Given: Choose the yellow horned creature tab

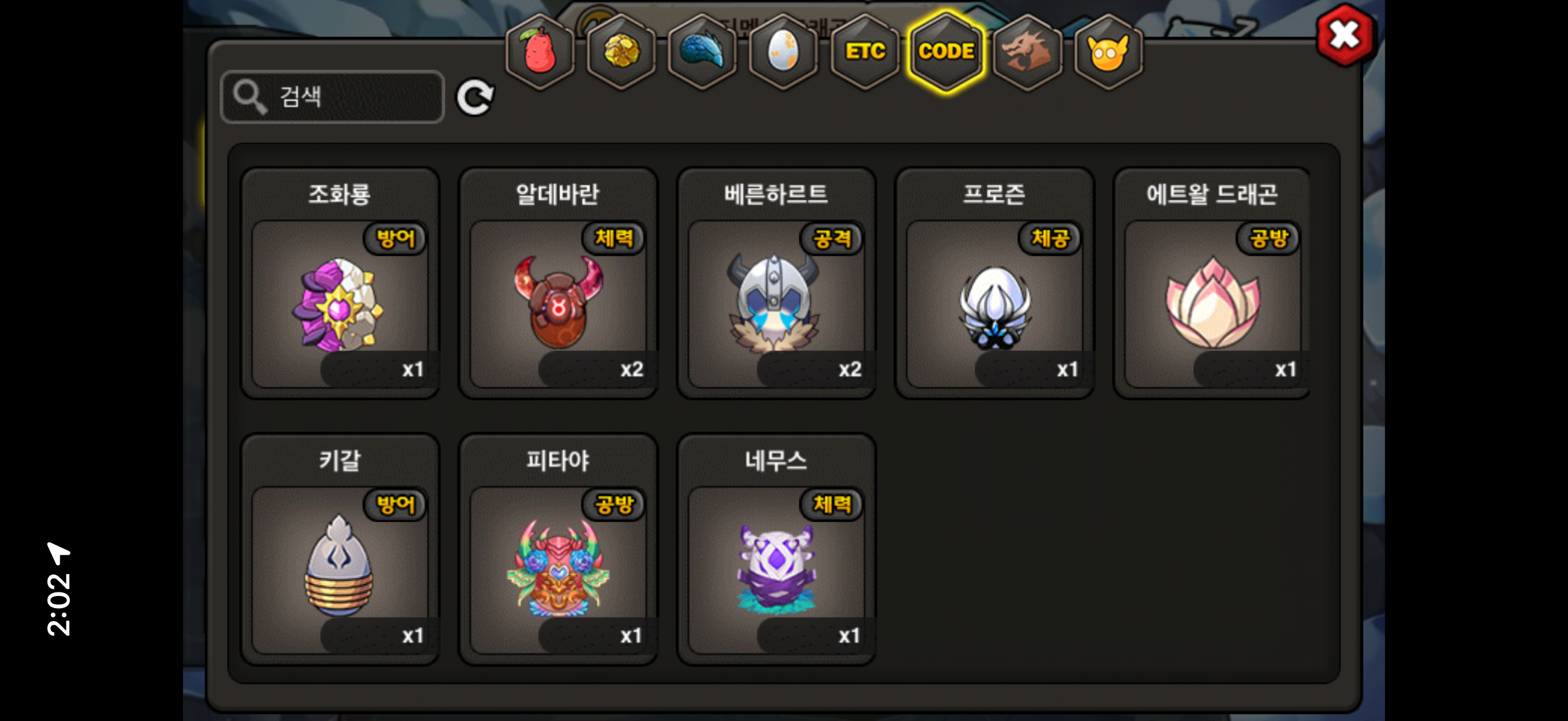Looking at the screenshot, I should (x=1109, y=52).
